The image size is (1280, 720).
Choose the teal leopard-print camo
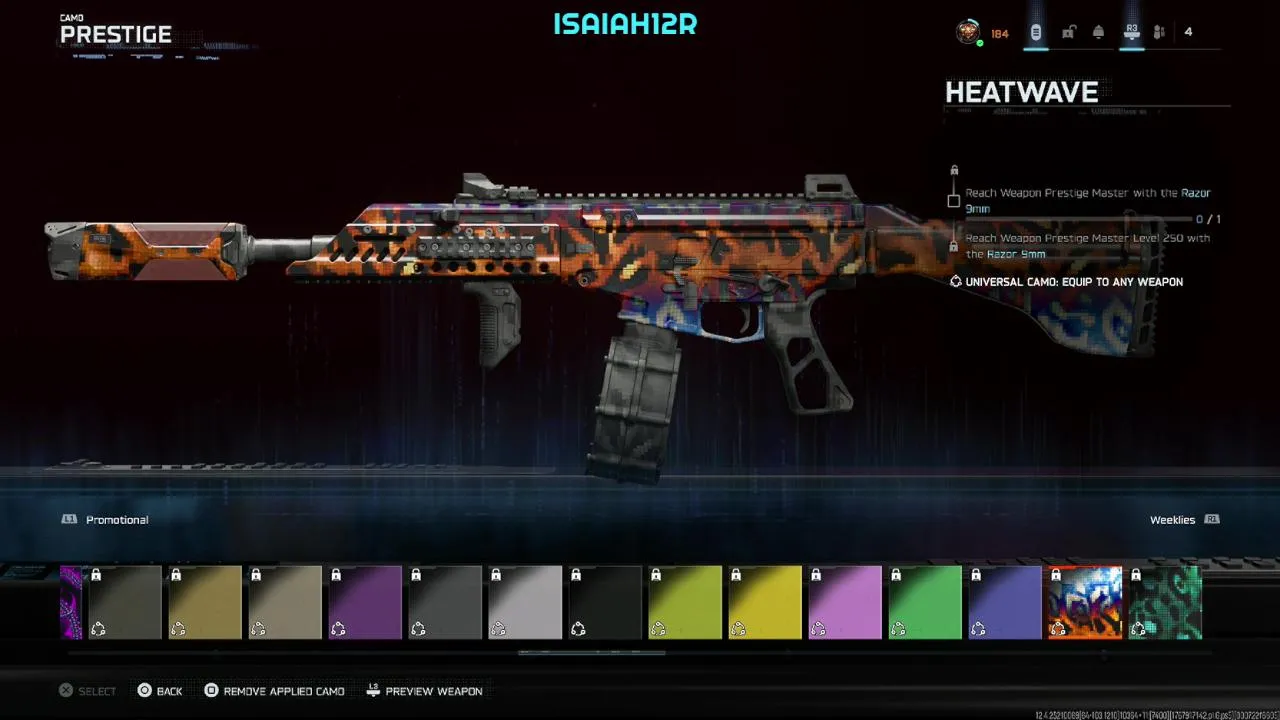[x=1165, y=602]
